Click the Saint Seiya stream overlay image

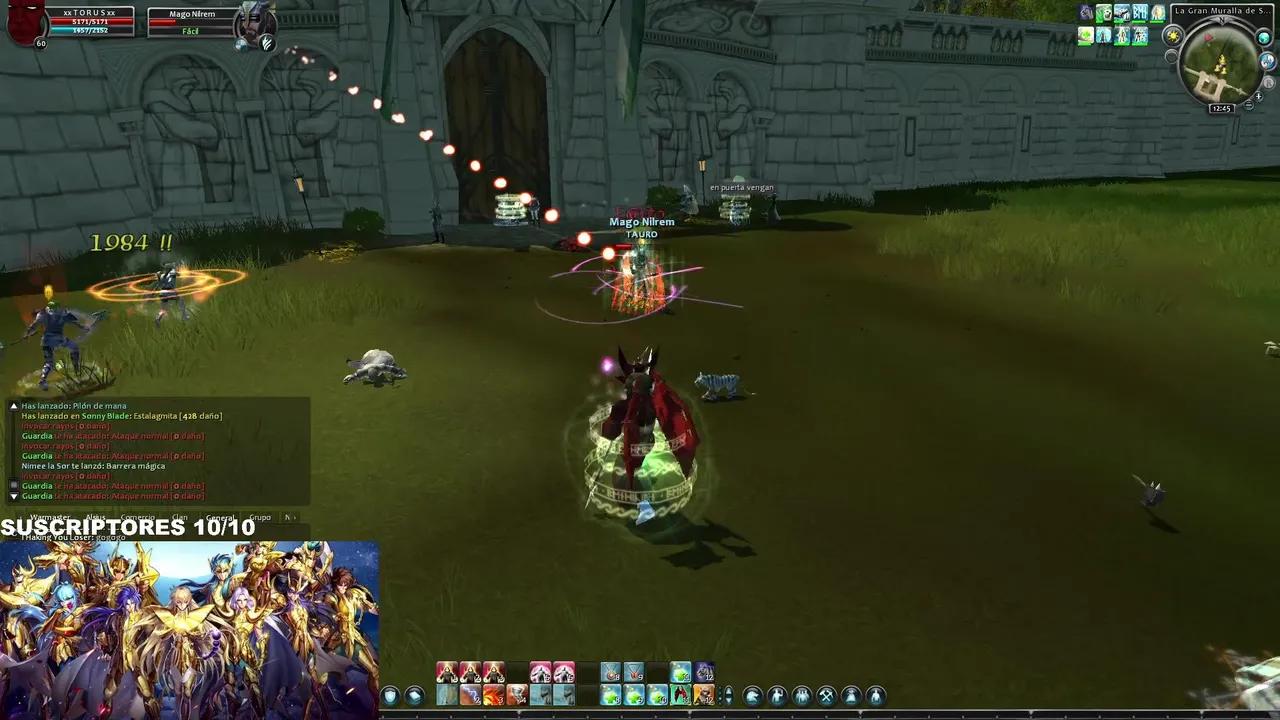pos(189,630)
